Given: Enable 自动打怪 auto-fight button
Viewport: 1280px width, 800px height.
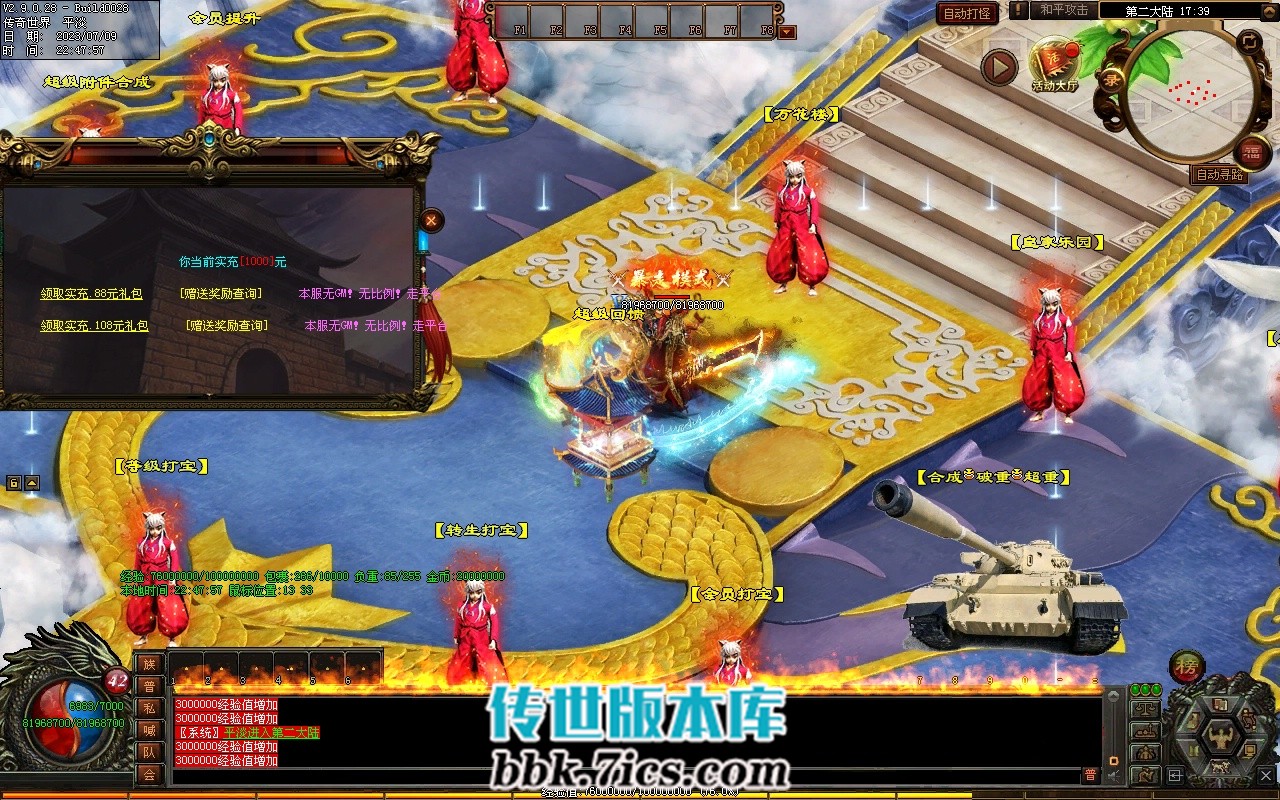Looking at the screenshot, I should coord(967,13).
